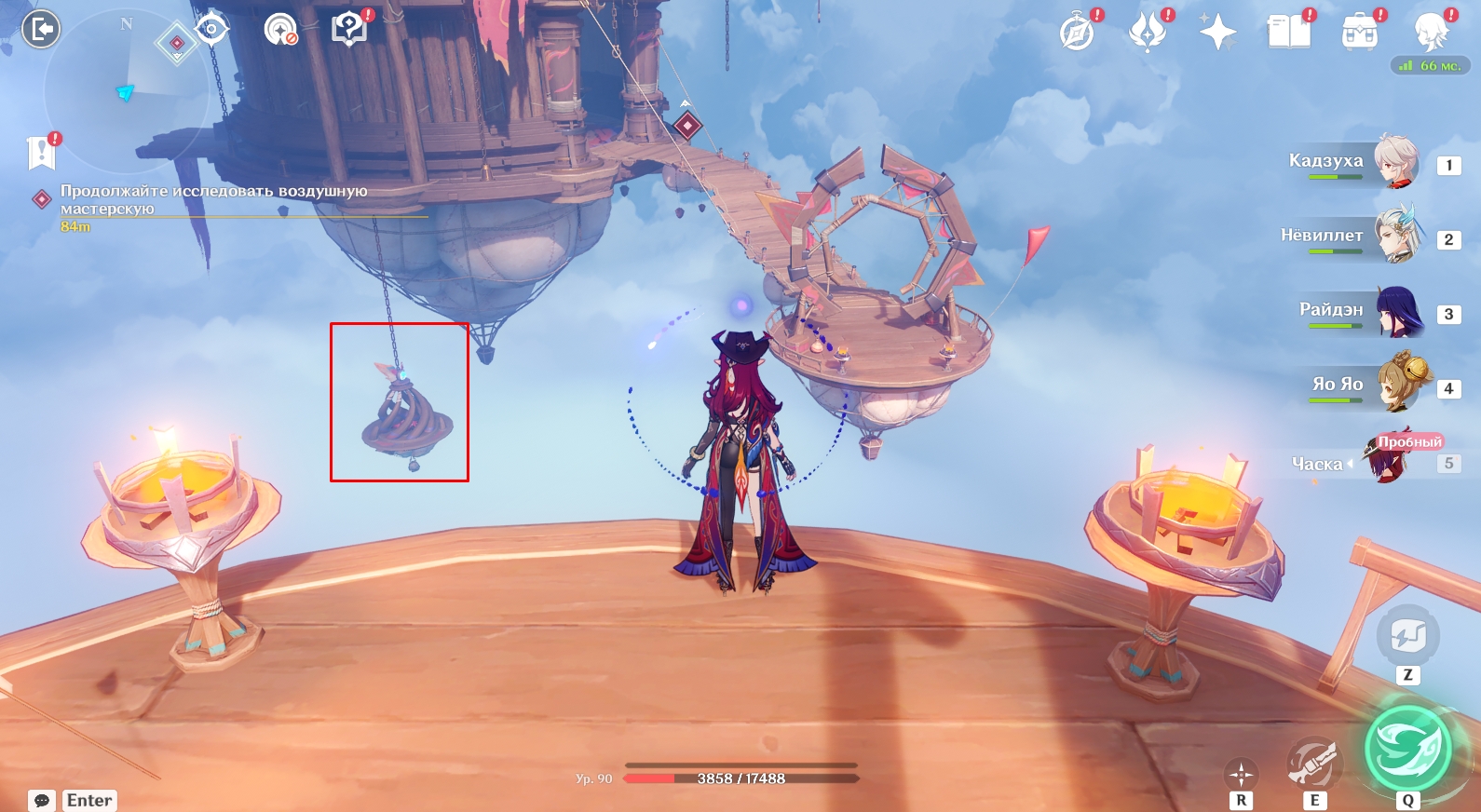Open the bookmark notice icon with exclamation mark
The image size is (1481, 812).
pyautogui.click(x=42, y=152)
